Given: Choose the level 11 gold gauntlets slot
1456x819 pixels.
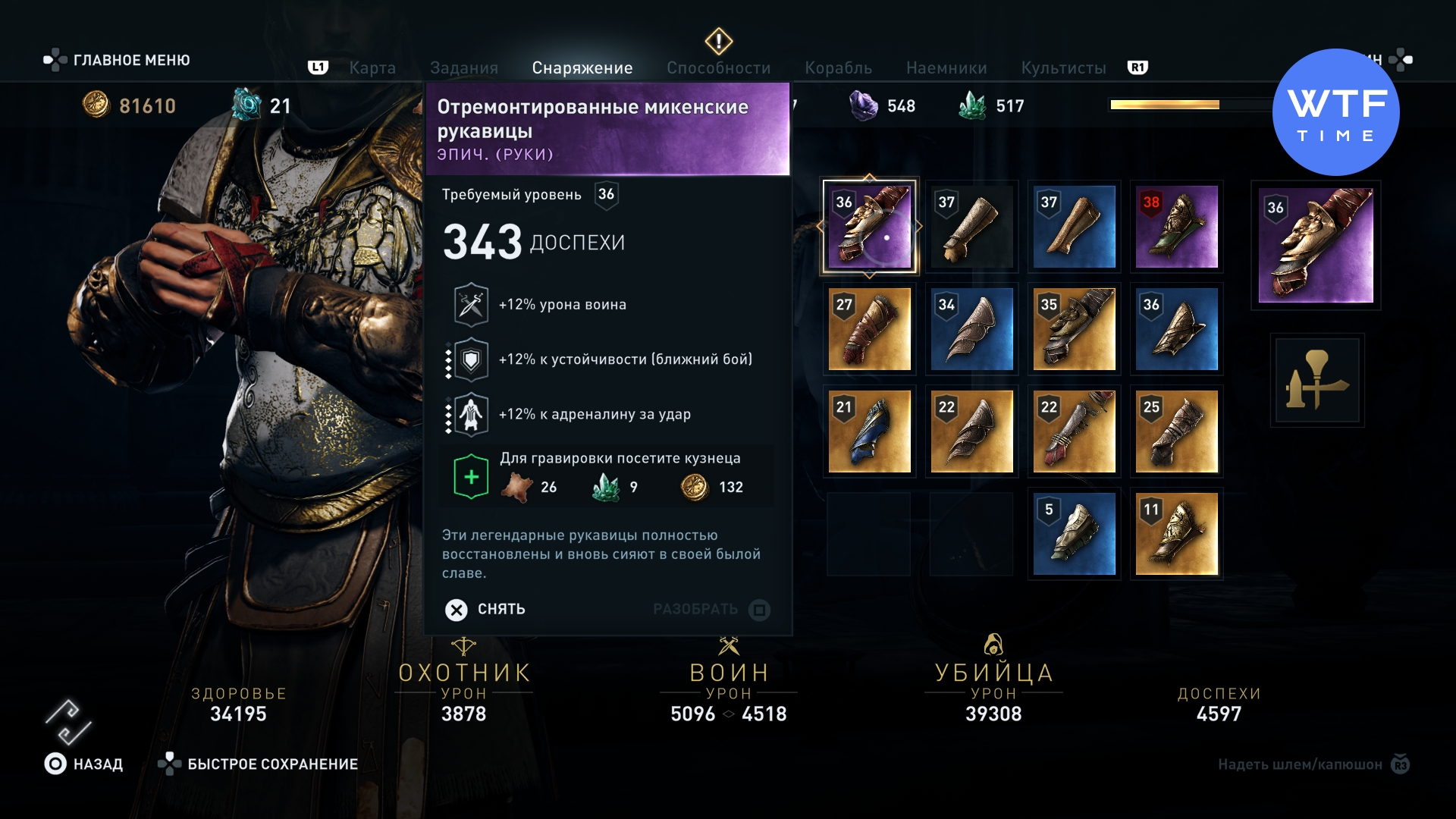Looking at the screenshot, I should [x=1176, y=534].
